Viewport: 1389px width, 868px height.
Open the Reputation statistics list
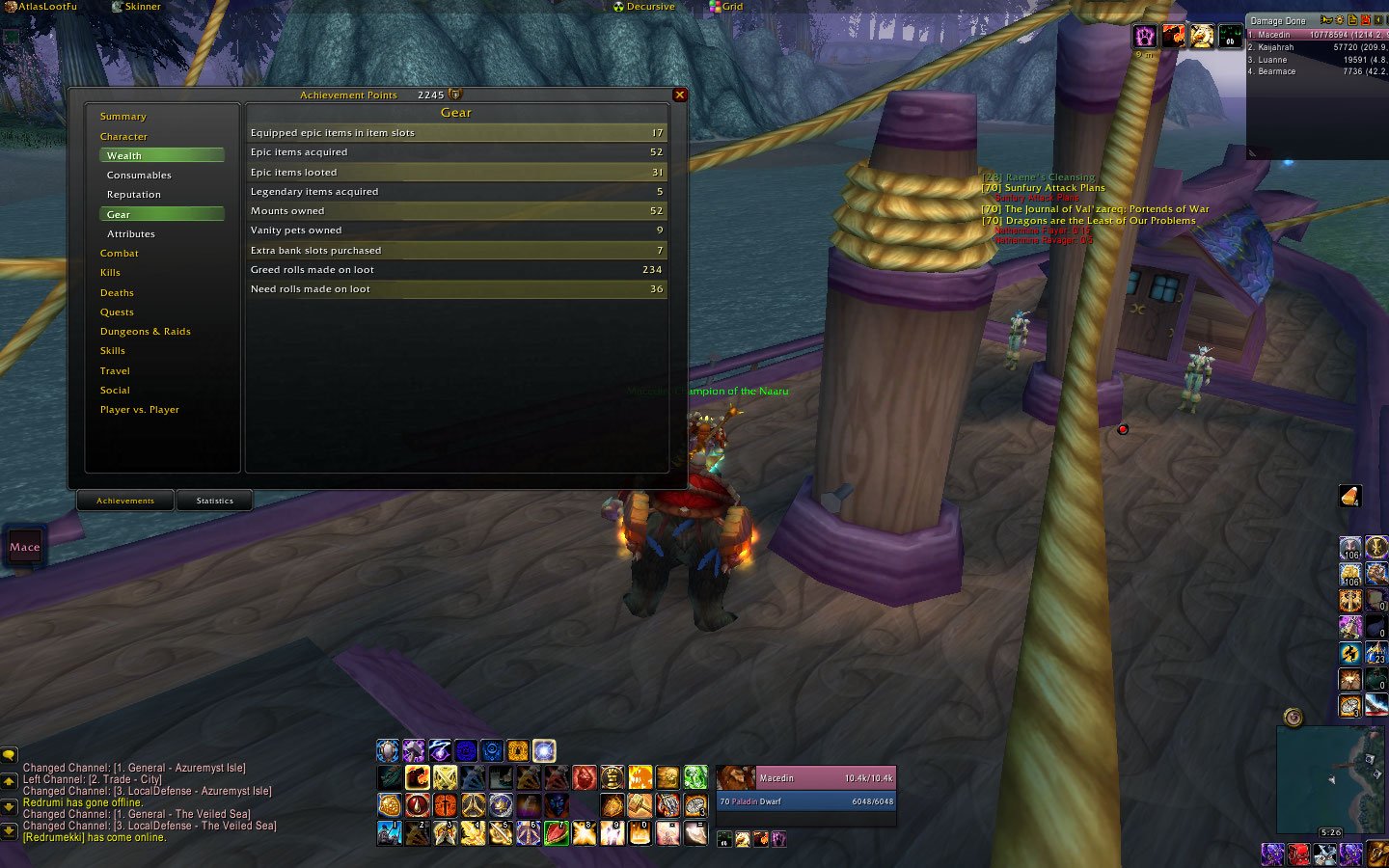(134, 195)
